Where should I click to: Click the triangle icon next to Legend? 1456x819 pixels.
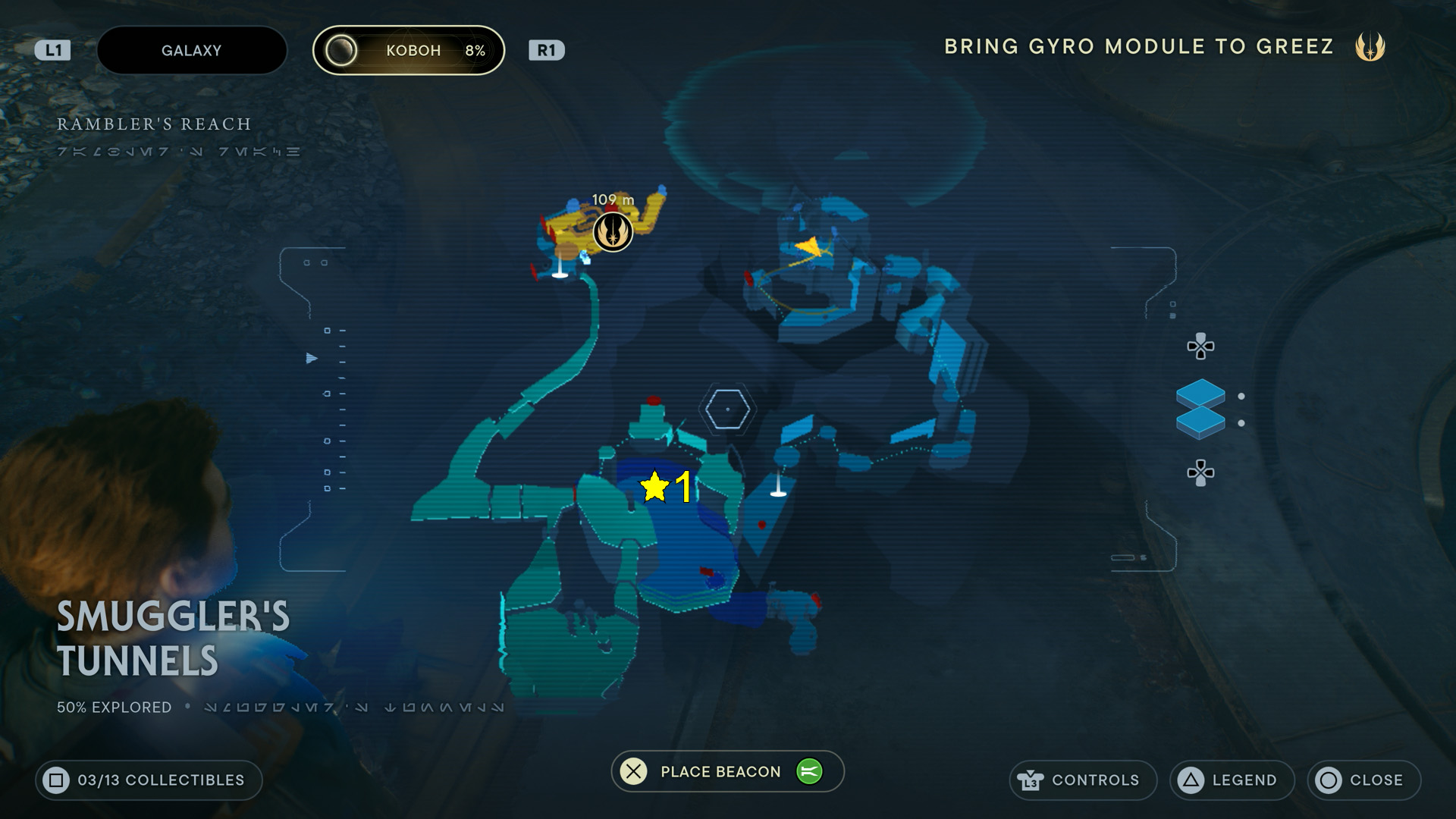tap(1190, 780)
